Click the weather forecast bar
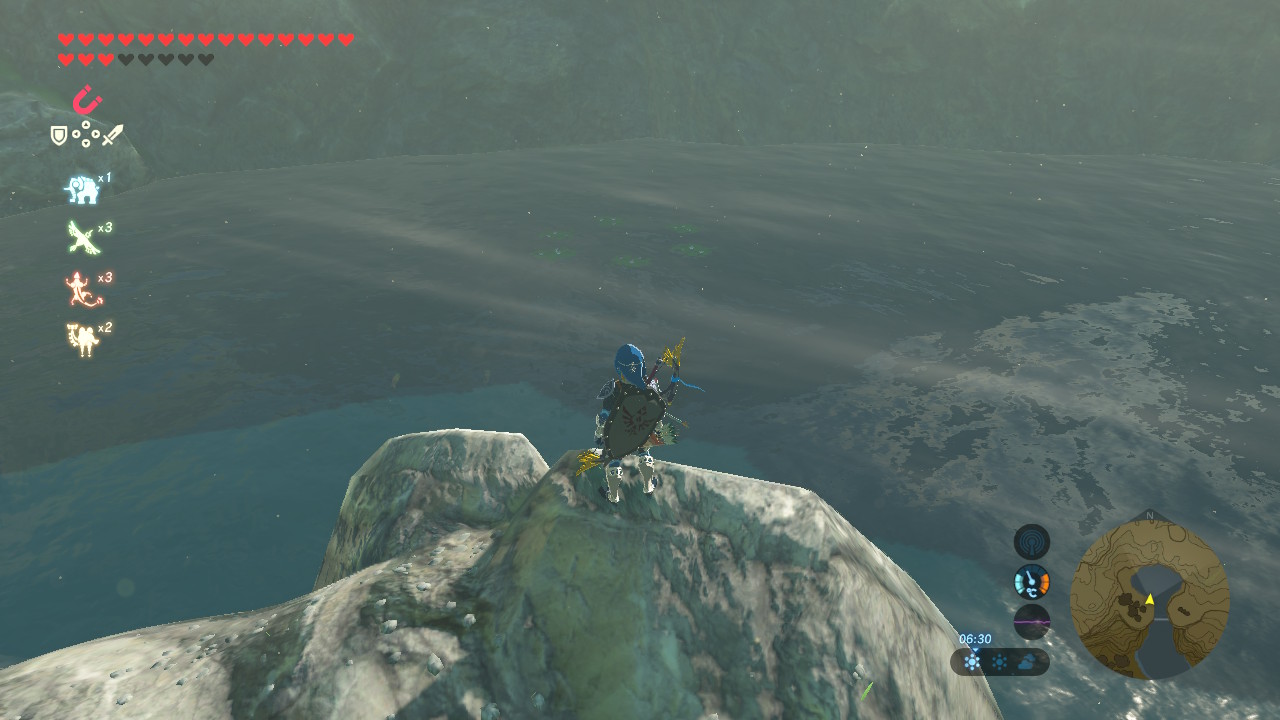 [x=1000, y=662]
